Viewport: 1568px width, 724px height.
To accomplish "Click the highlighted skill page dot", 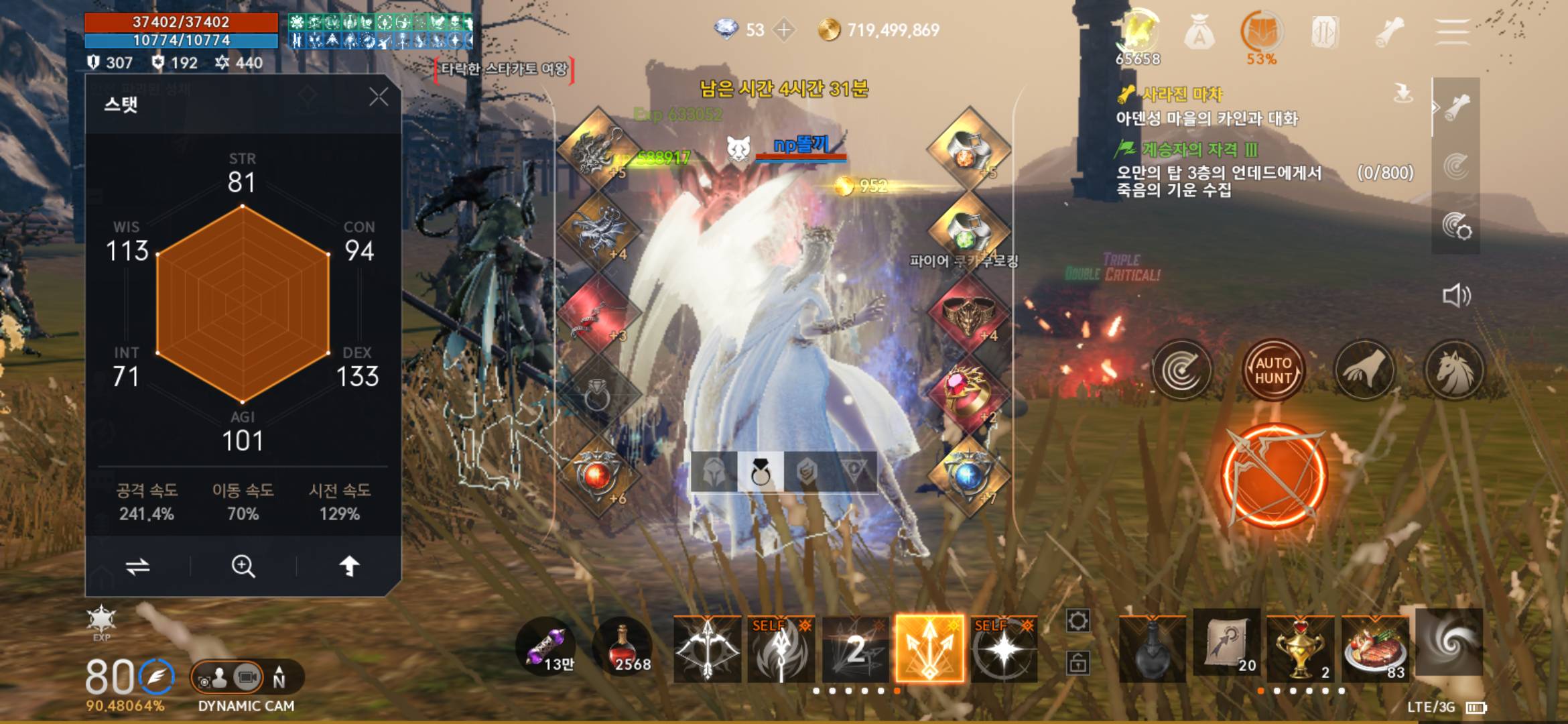I will coord(897,691).
